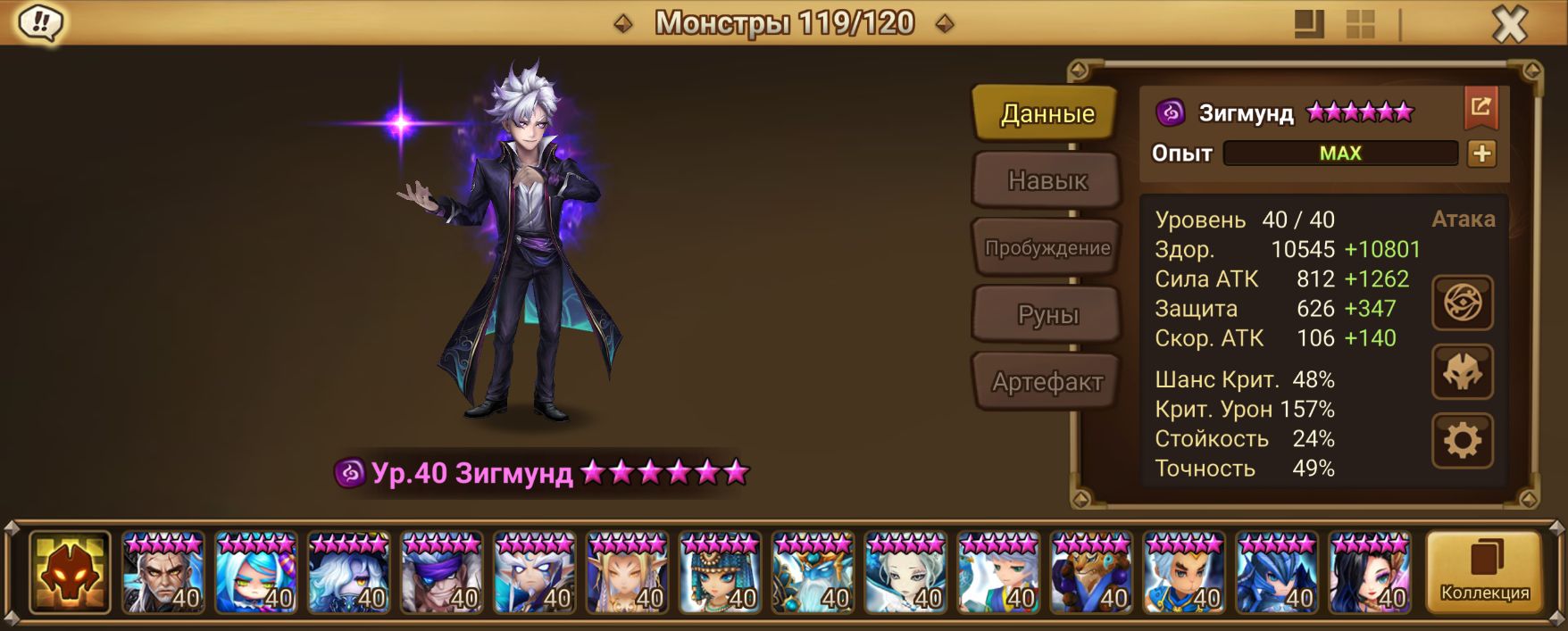Select the teal-headdress desert queen thumbnail
The height and width of the screenshot is (631, 1568).
(720, 573)
